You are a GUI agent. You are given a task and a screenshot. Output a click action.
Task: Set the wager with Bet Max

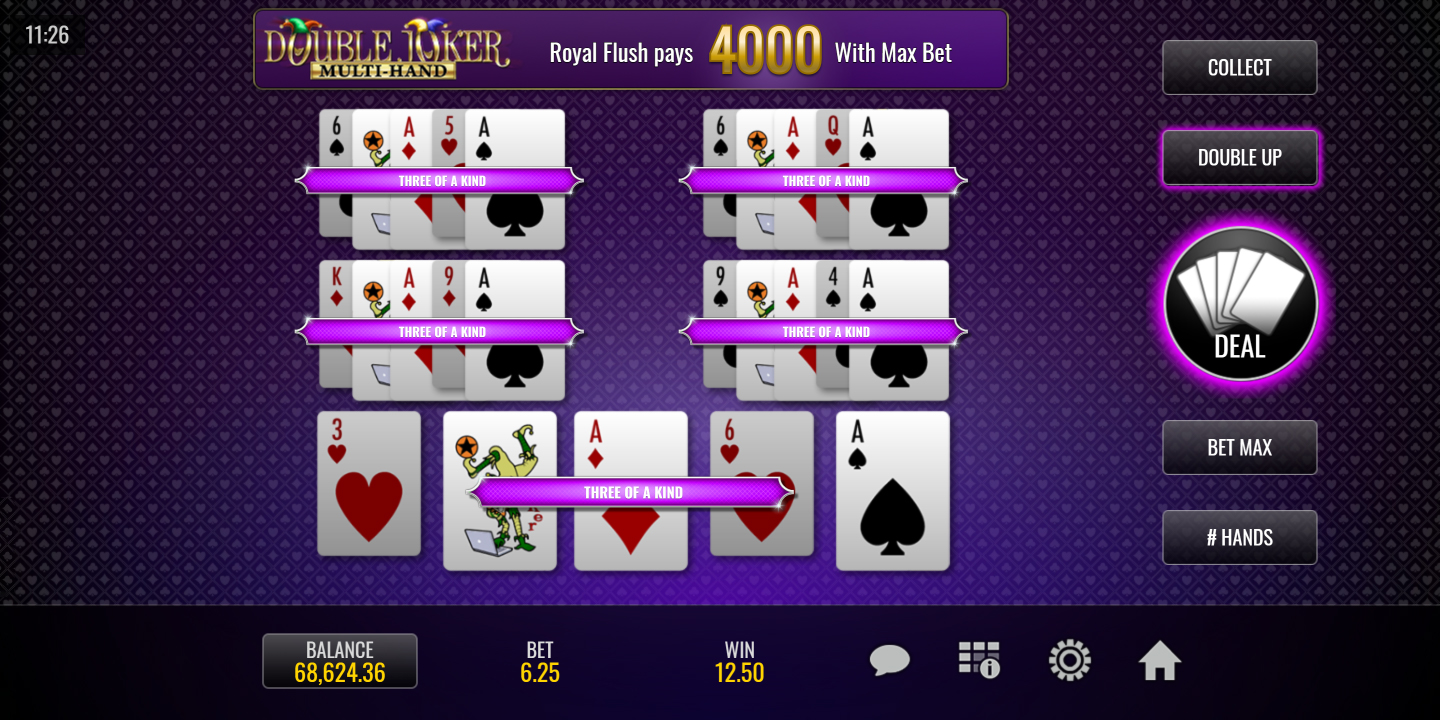click(x=1239, y=448)
